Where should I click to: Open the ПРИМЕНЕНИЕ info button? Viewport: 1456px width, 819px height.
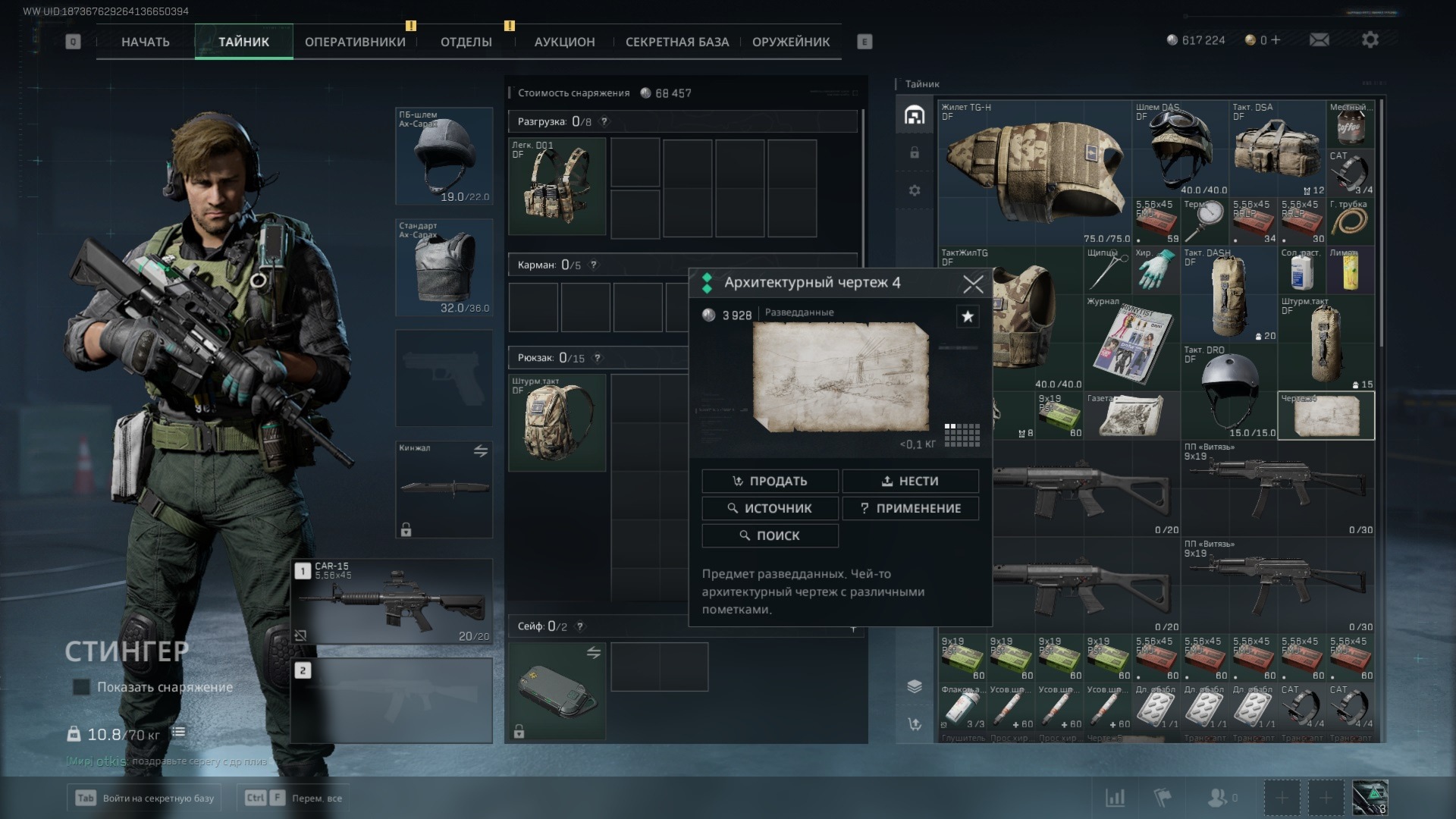tap(910, 508)
